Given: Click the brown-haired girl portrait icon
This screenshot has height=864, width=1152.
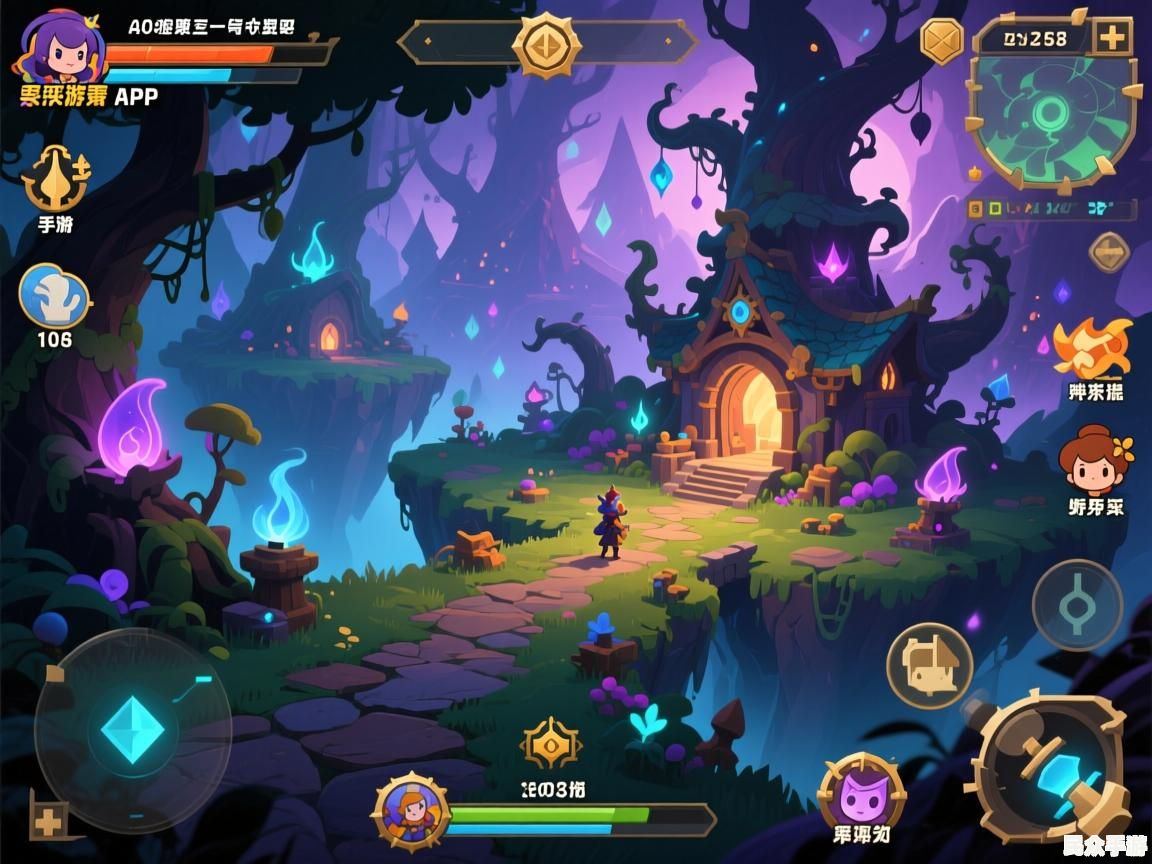Looking at the screenshot, I should [x=1095, y=459].
